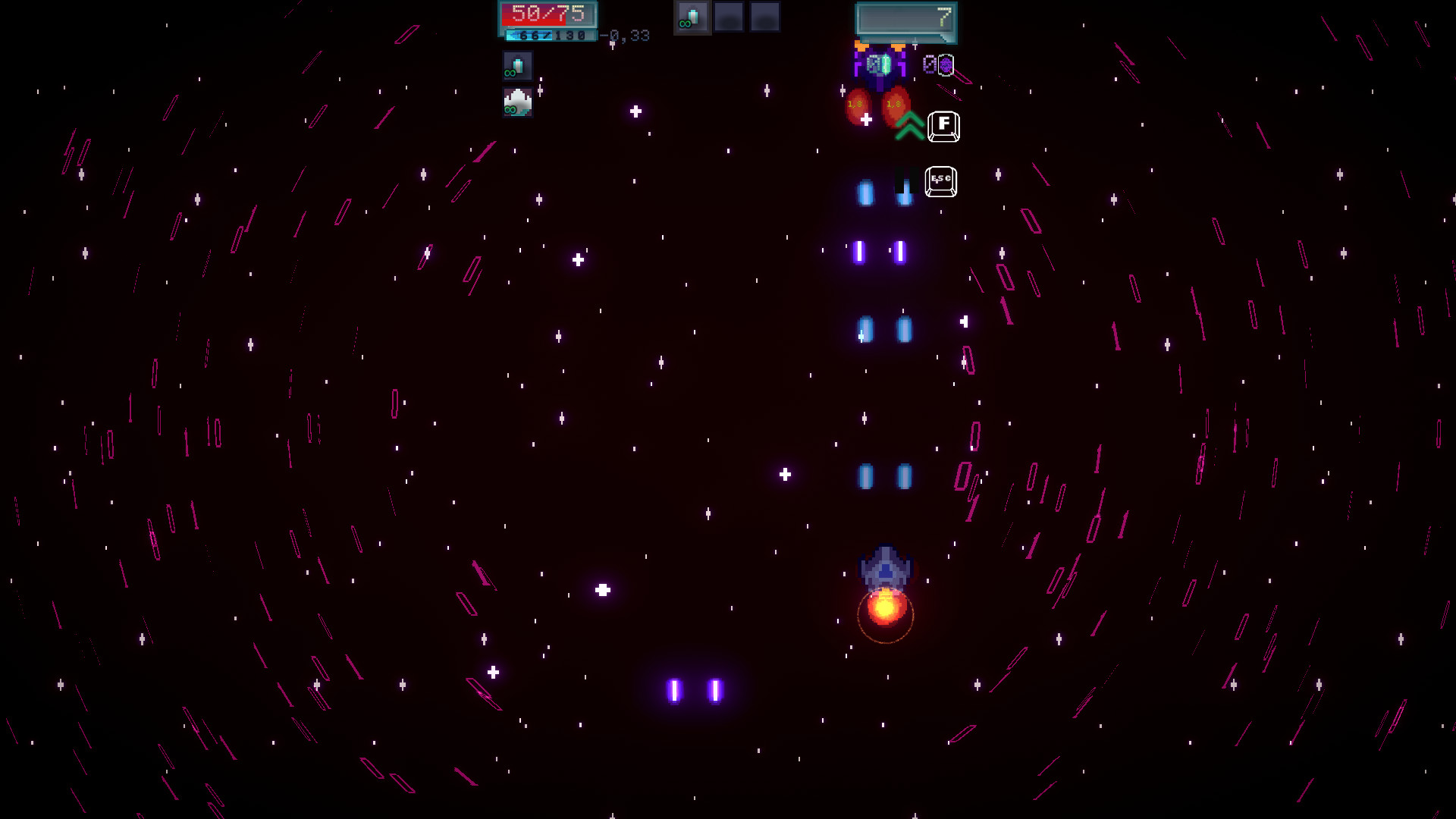Toggle the first empty inventory slot
The width and height of the screenshot is (1456, 819).
coord(730,17)
